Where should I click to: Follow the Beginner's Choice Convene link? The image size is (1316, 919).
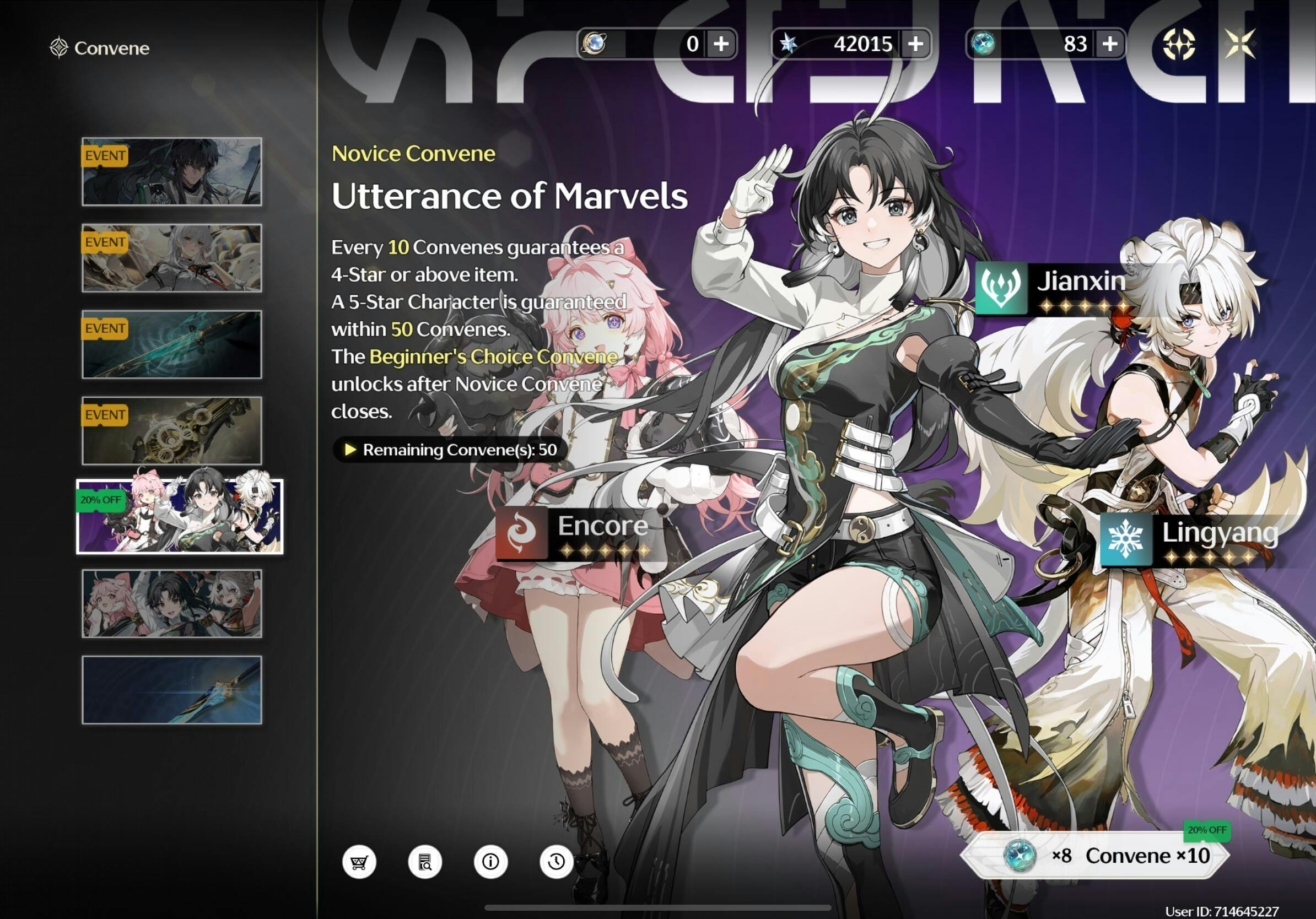(x=493, y=356)
